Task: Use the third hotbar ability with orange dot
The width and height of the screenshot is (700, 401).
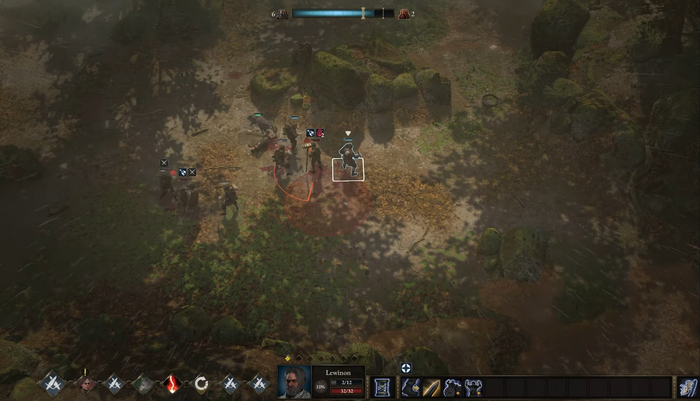Action: click(453, 387)
